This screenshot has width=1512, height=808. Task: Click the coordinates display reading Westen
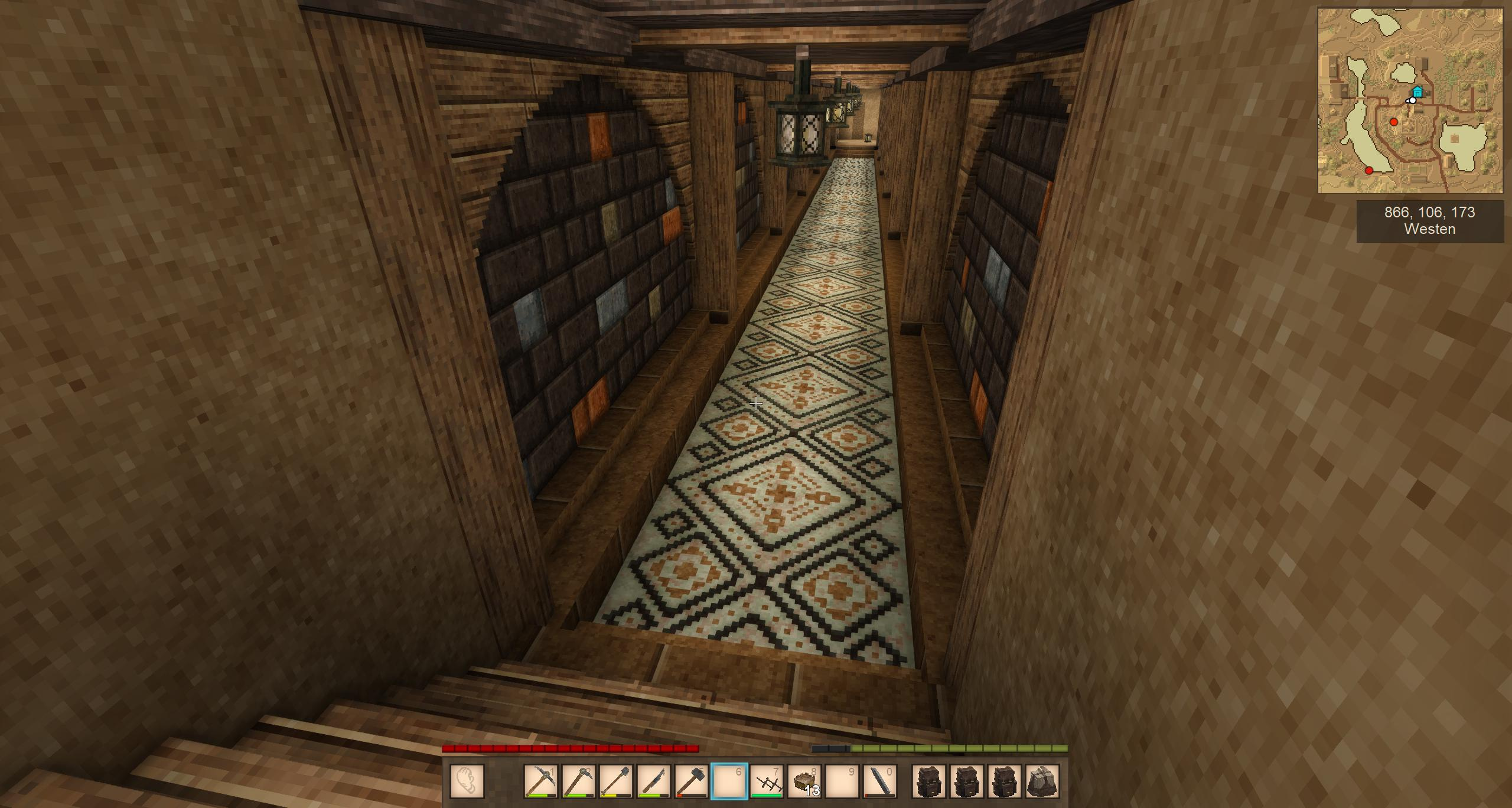pos(1430,221)
